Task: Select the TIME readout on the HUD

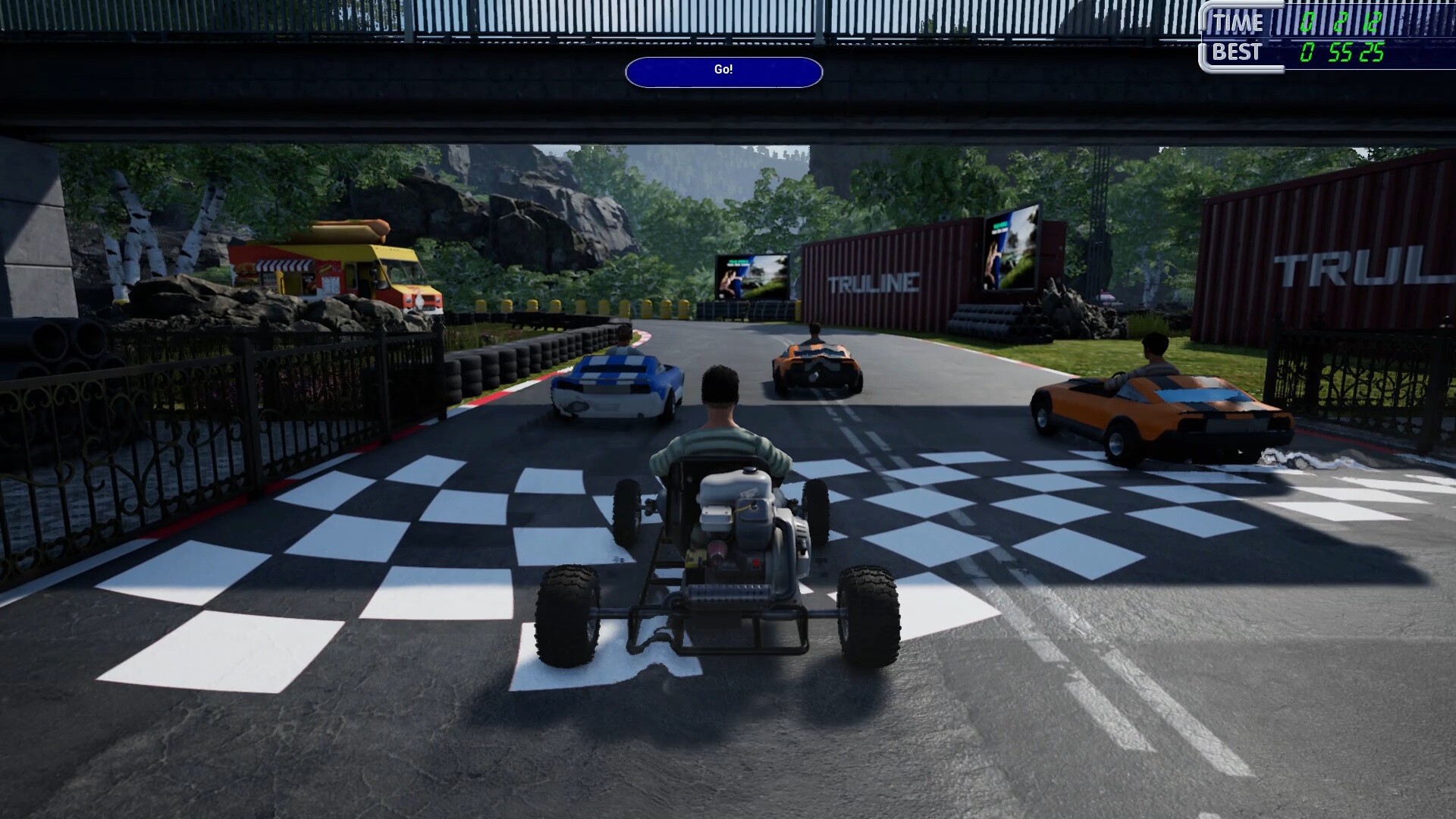Action: point(1239,23)
